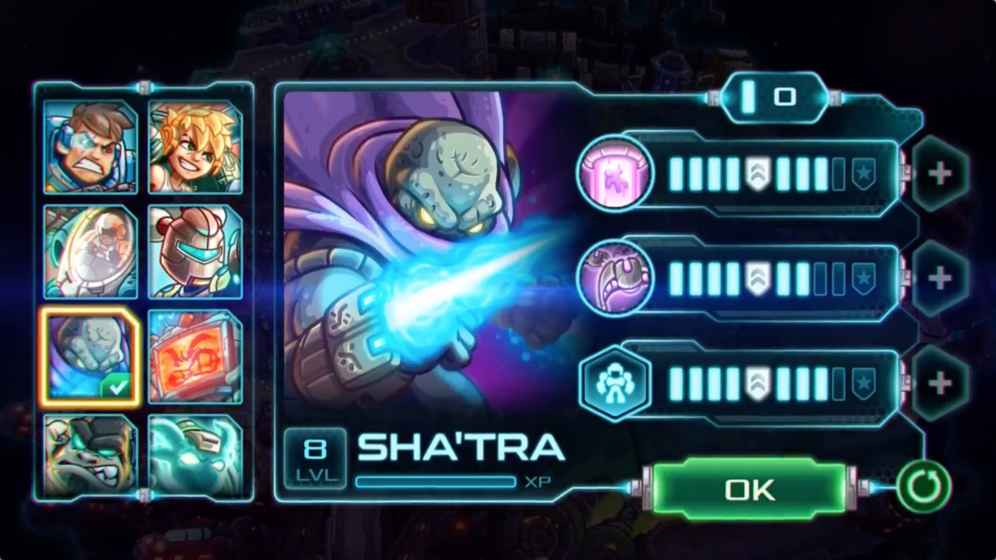Select the Sha'tra hero portrait with checkmark

(x=89, y=357)
